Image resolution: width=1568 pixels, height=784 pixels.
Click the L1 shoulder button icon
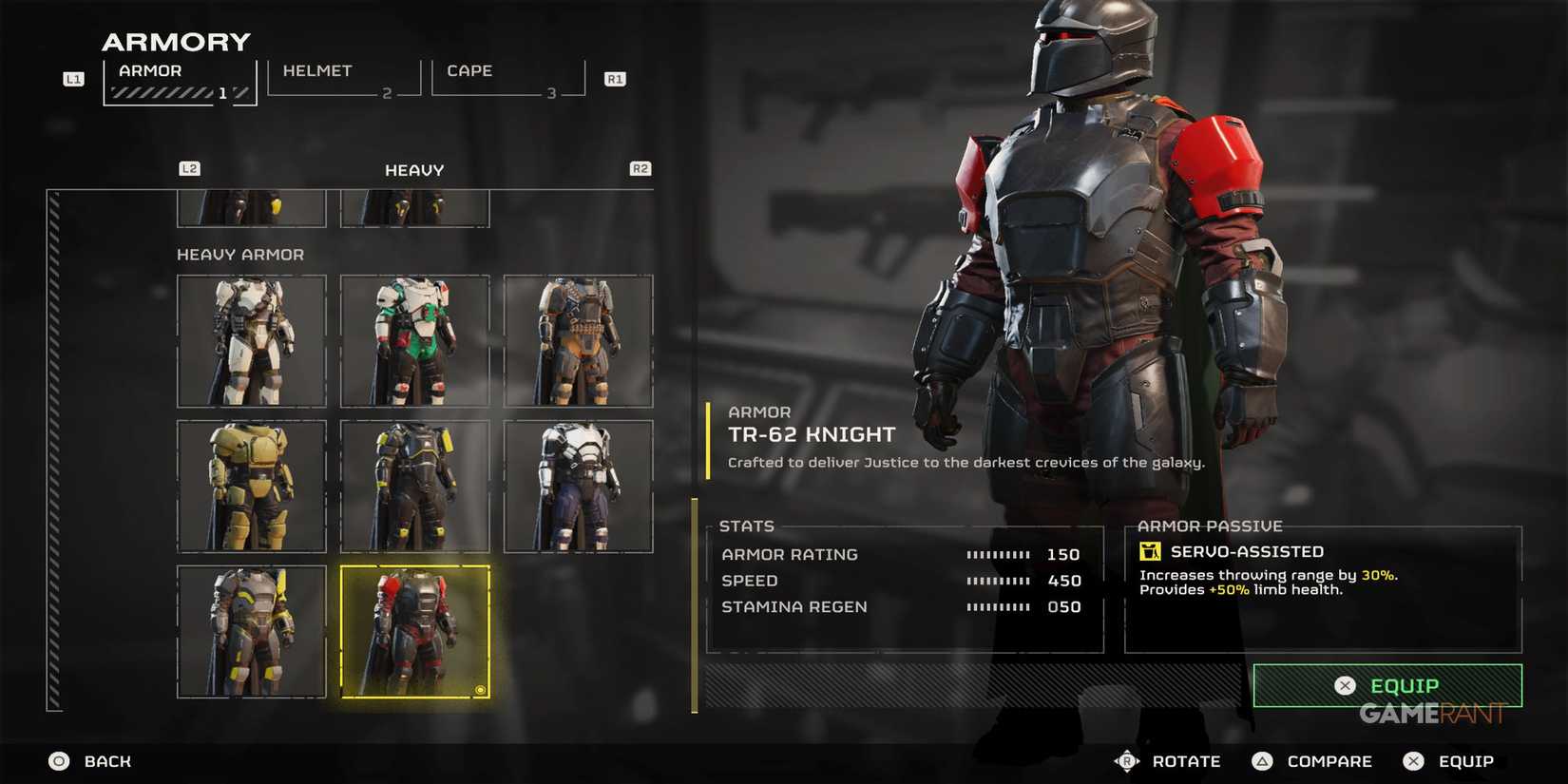(73, 78)
